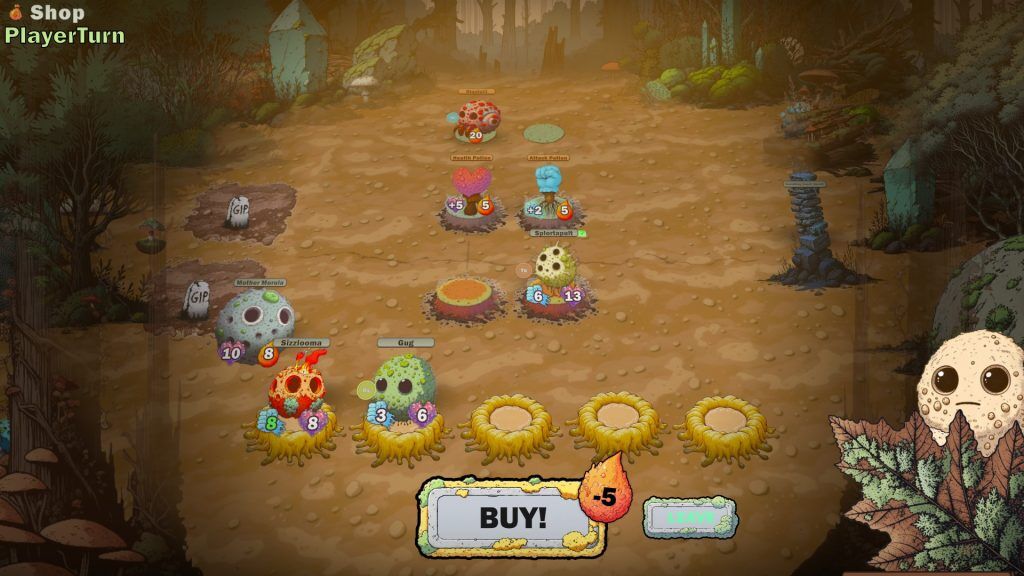
Task: Leave the shop with the LEAVE button
Action: [x=690, y=518]
